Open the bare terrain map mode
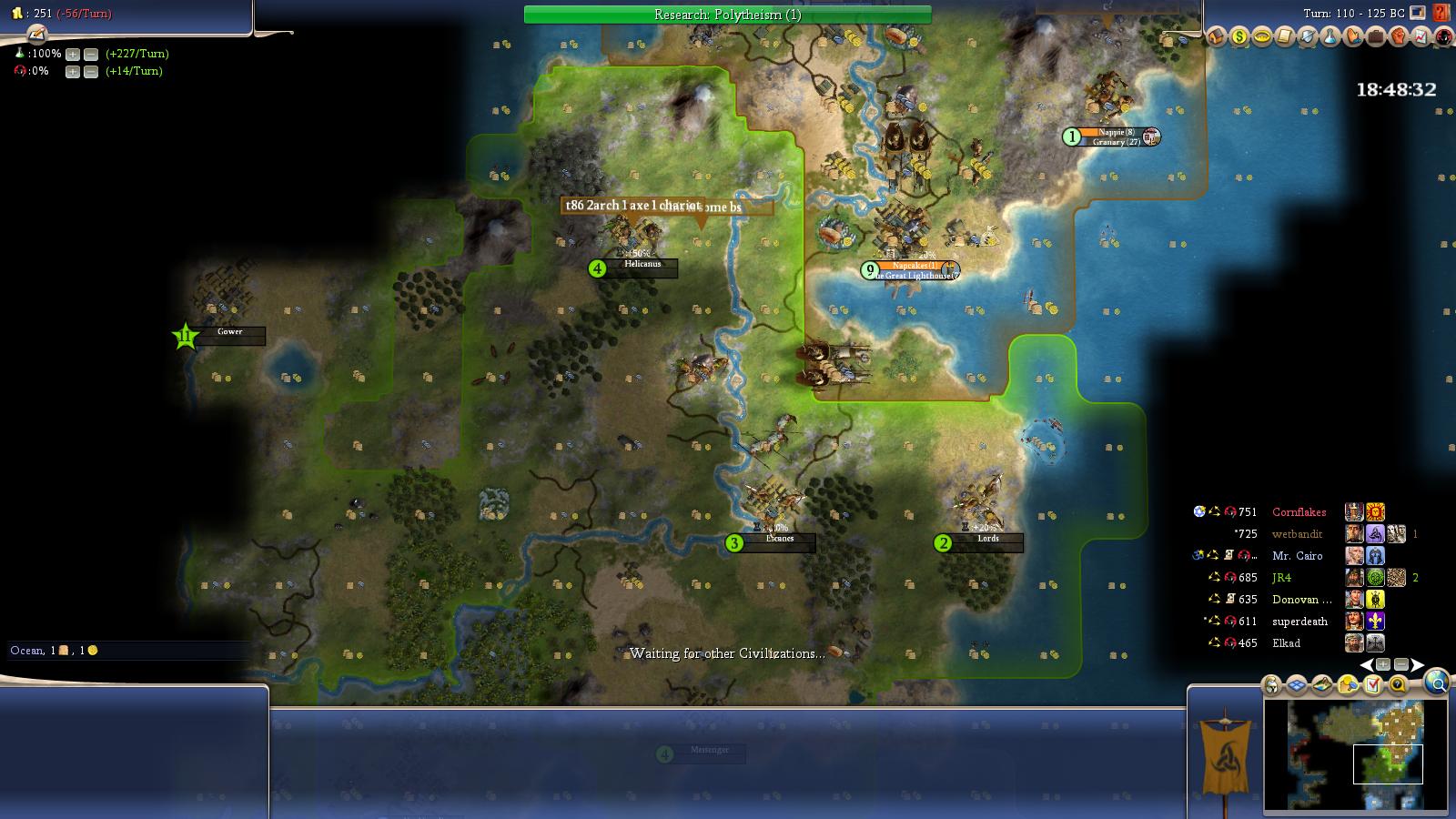The height and width of the screenshot is (819, 1456). point(1321,685)
